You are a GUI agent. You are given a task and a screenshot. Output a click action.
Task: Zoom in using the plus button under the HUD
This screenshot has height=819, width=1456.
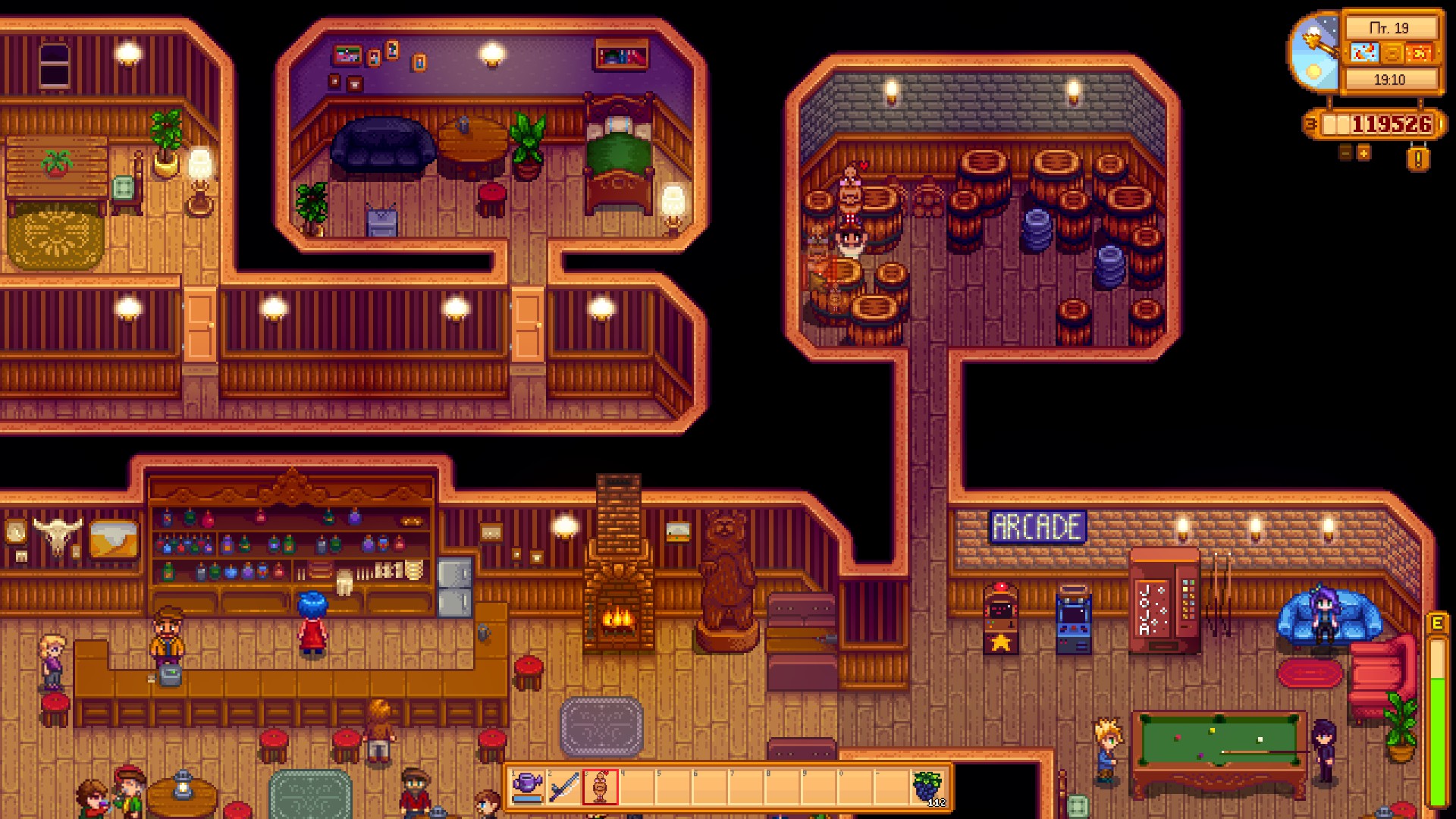(x=1363, y=154)
